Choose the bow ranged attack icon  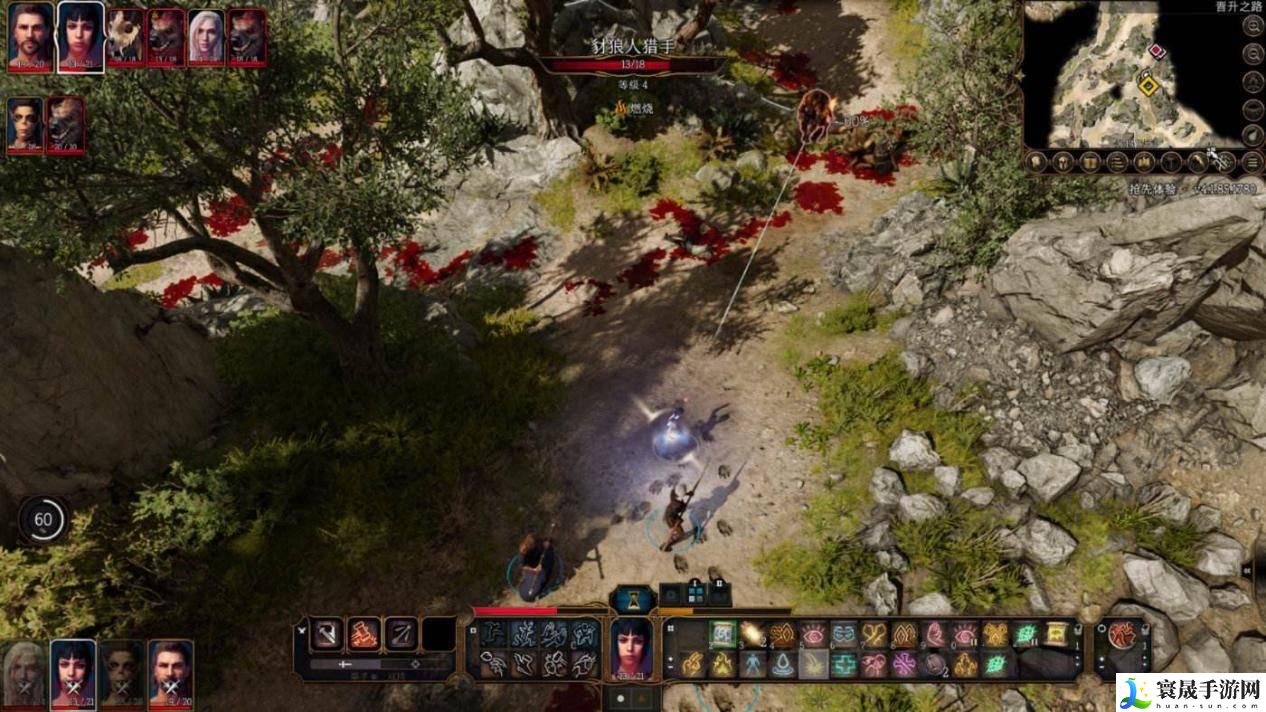[401, 632]
